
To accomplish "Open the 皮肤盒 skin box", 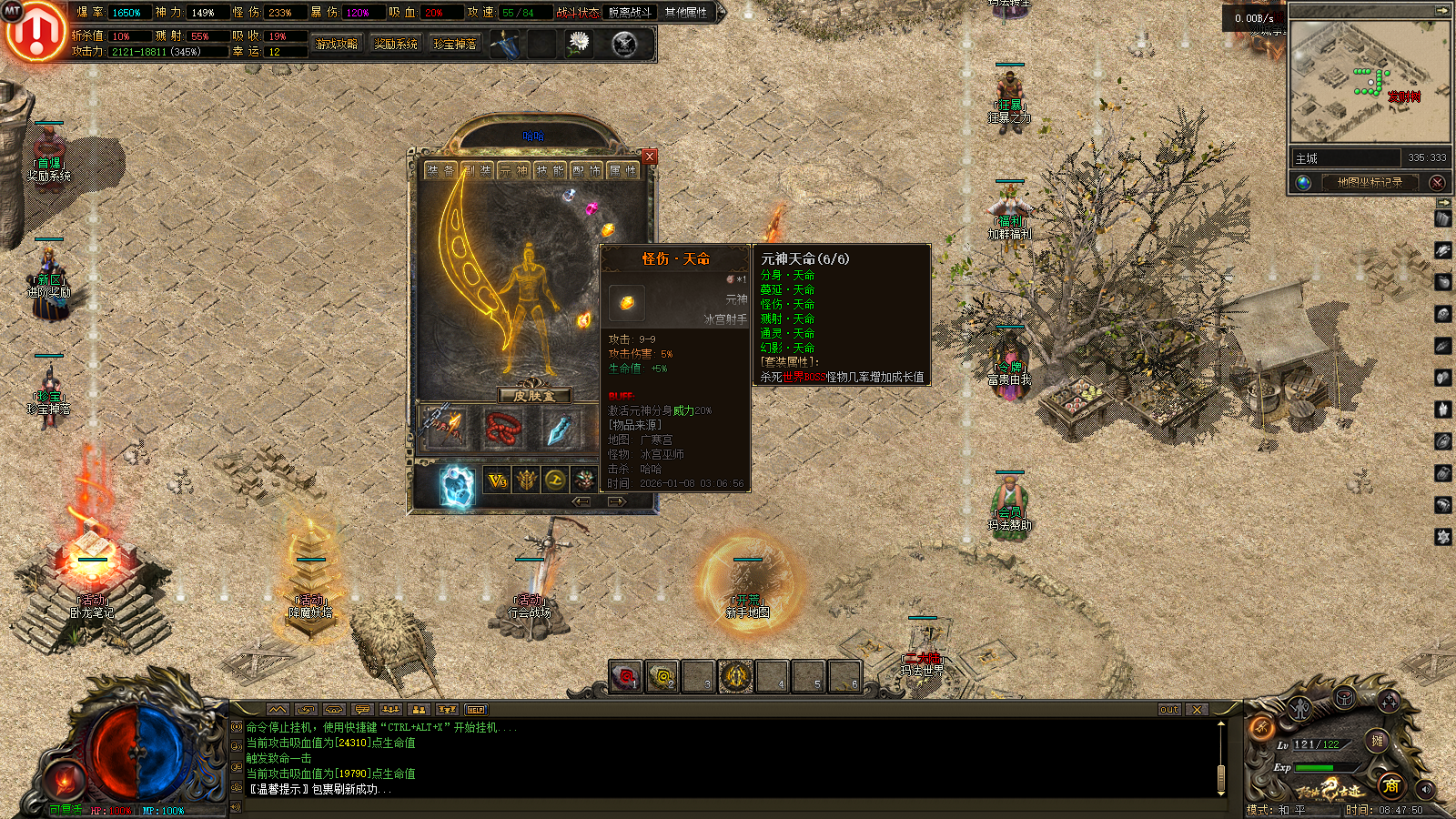I will pyautogui.click(x=534, y=396).
